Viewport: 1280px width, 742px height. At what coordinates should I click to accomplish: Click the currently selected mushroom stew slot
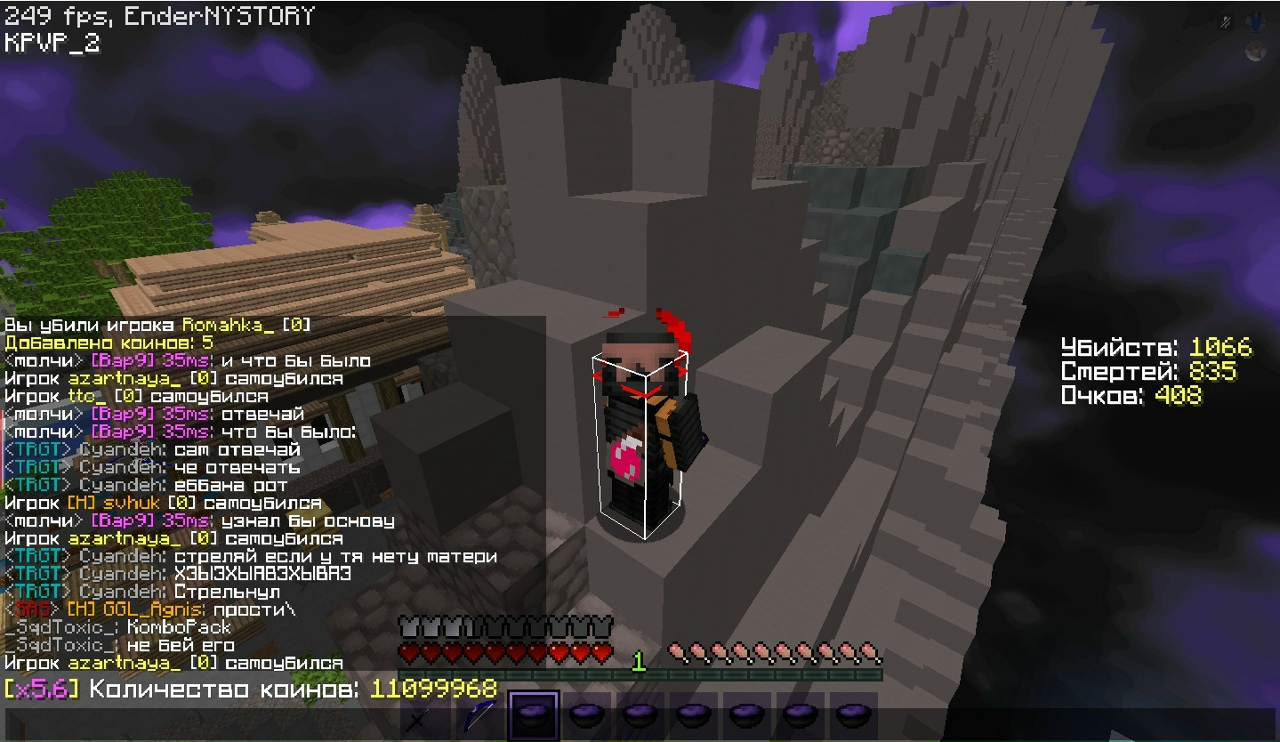533,714
